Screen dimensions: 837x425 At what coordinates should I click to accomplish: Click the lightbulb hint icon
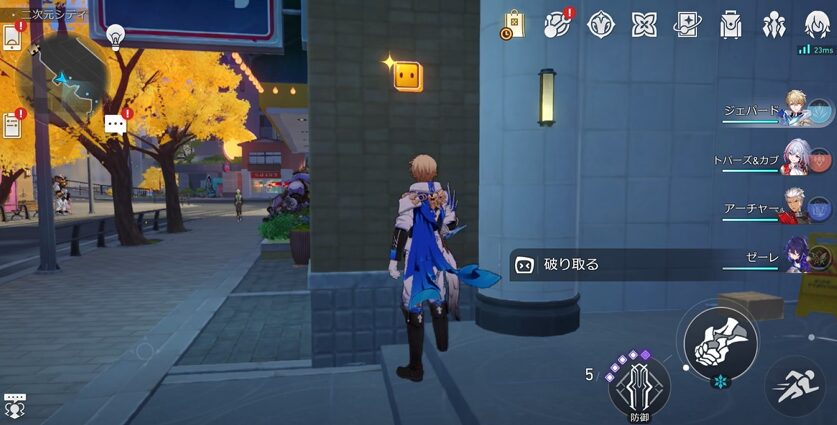pyautogui.click(x=115, y=38)
